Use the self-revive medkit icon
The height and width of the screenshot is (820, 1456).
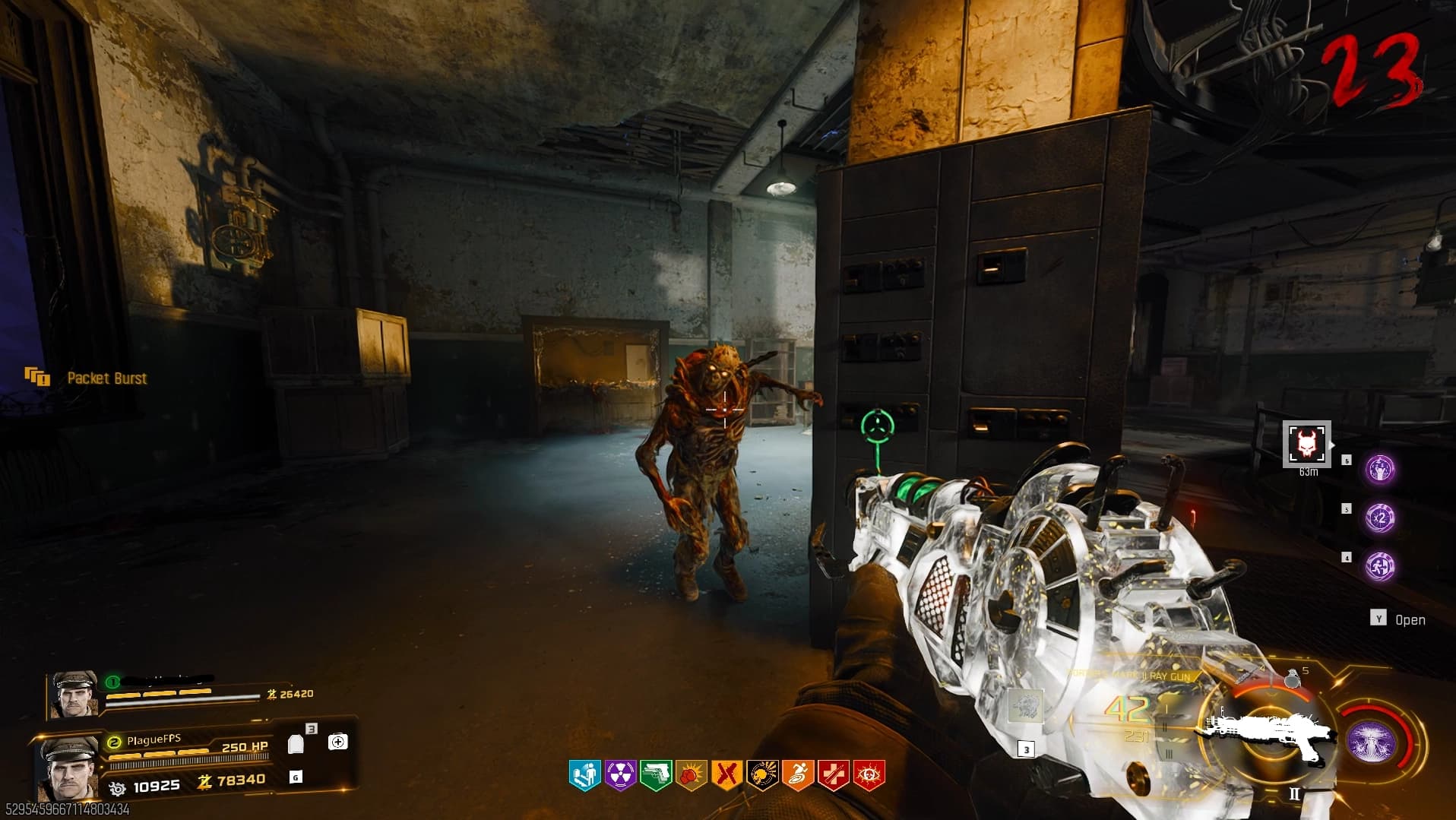coord(338,742)
